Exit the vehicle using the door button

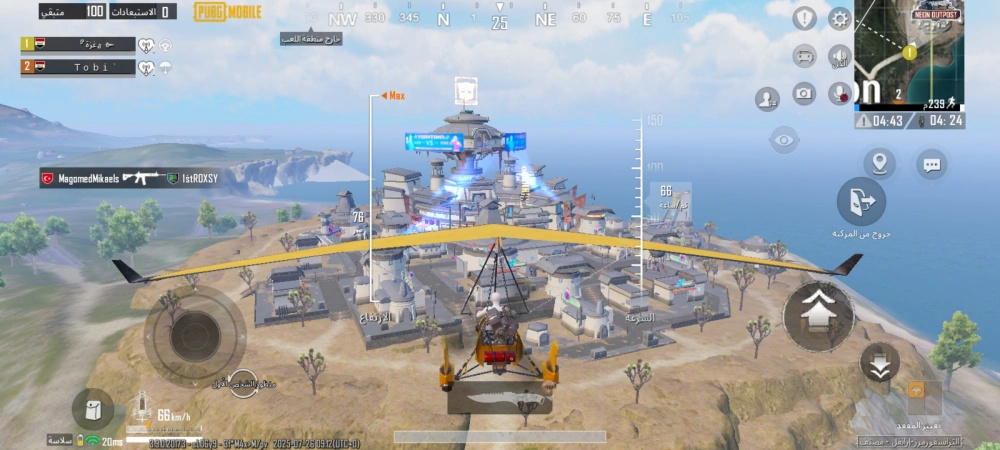coord(861,202)
